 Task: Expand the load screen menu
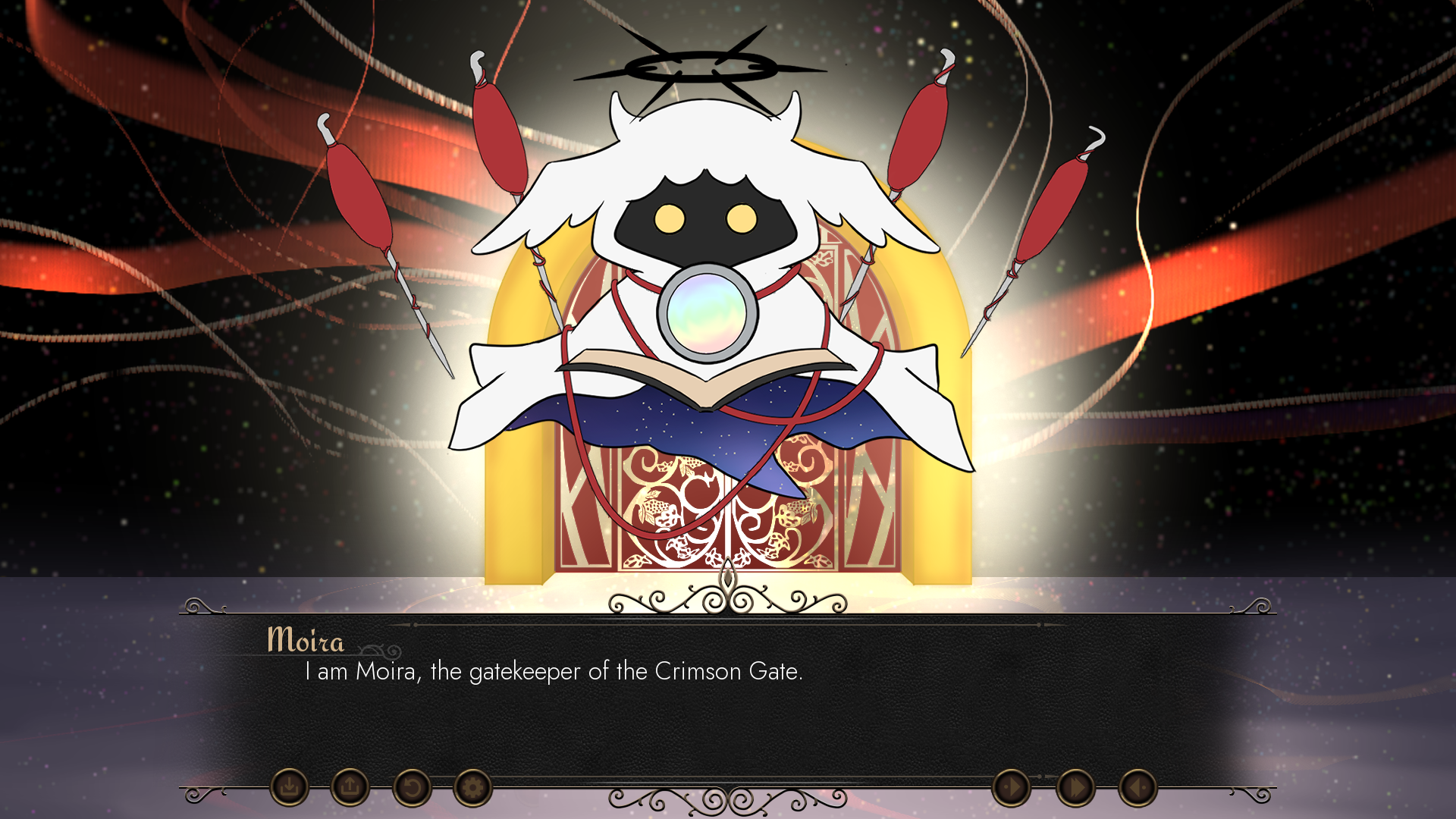pos(350,787)
